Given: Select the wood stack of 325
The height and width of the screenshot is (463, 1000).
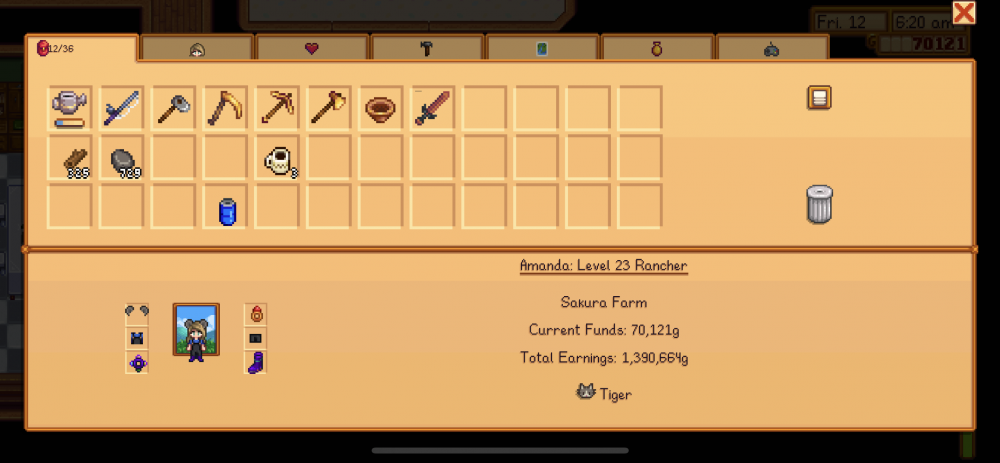Looking at the screenshot, I should coord(70,159).
